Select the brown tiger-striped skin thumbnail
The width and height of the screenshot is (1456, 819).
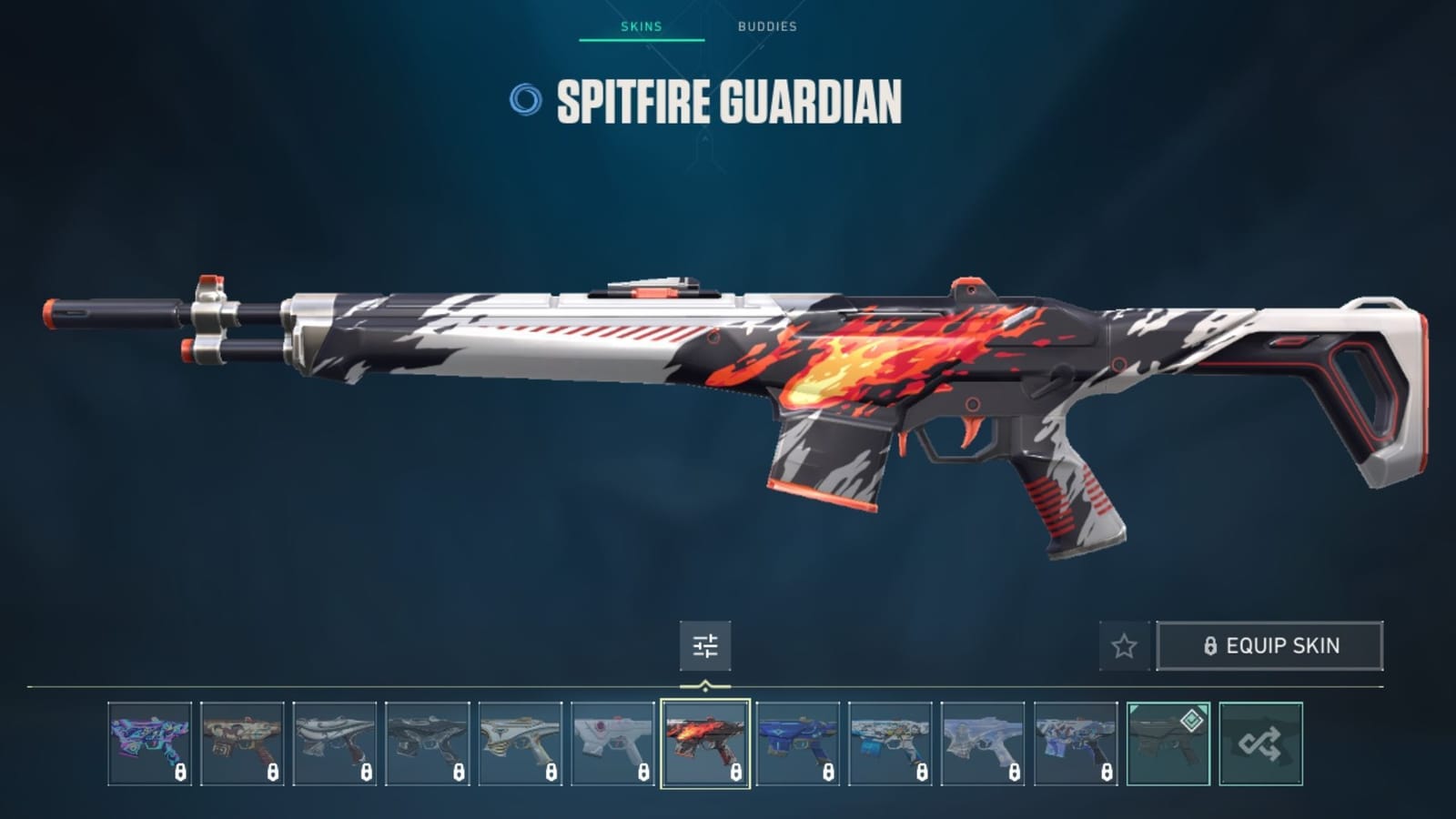tap(244, 739)
